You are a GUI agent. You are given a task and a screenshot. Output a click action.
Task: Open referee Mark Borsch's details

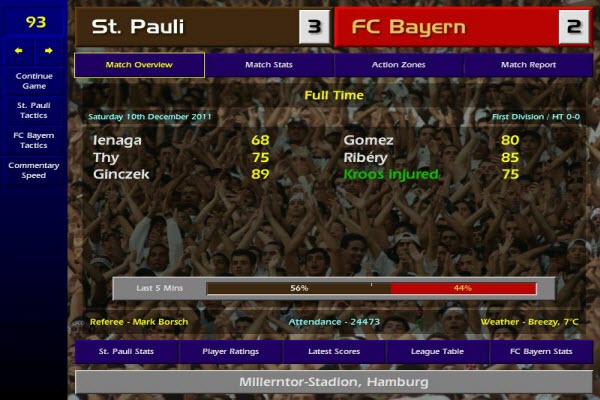pos(139,322)
